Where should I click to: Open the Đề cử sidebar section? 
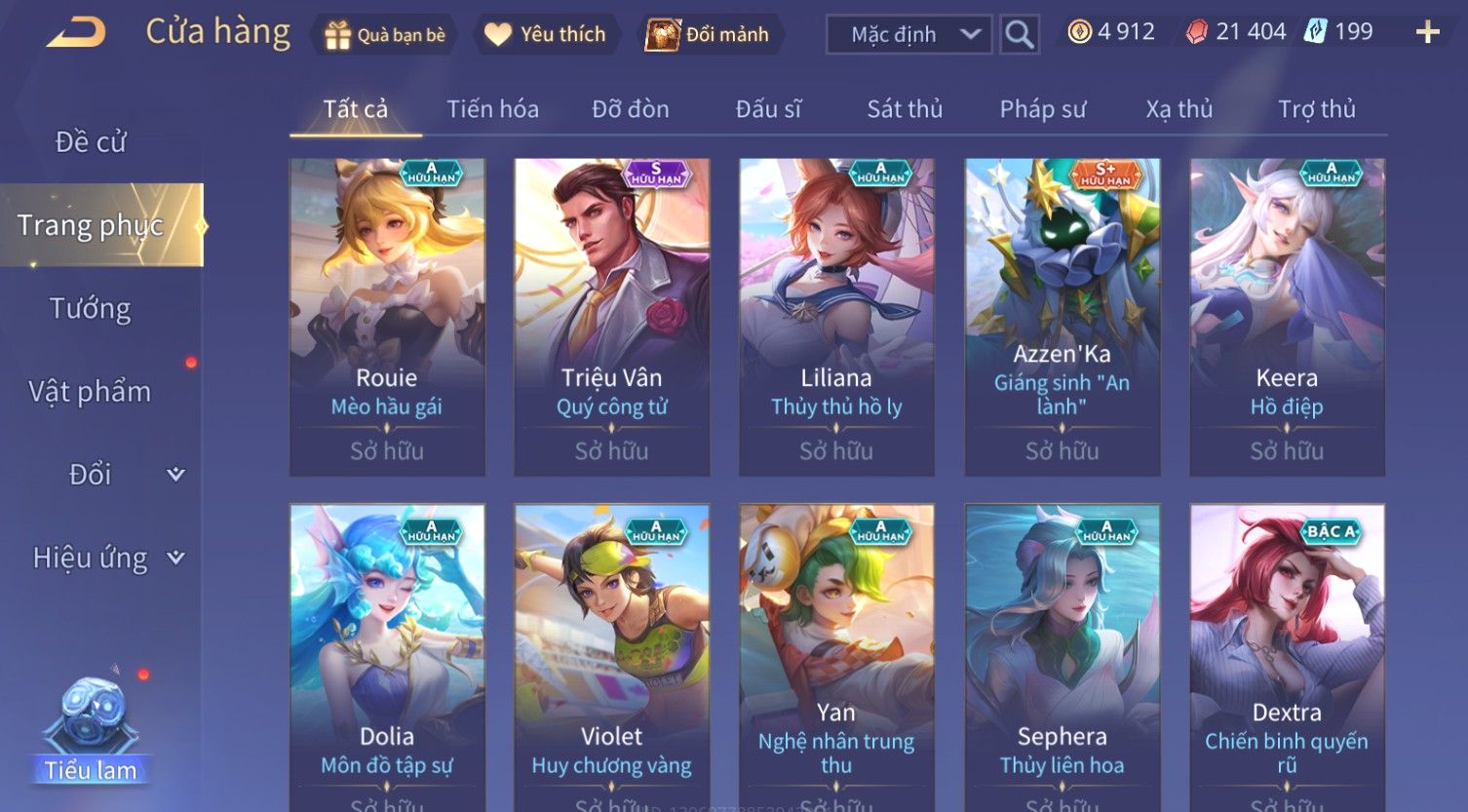91,142
